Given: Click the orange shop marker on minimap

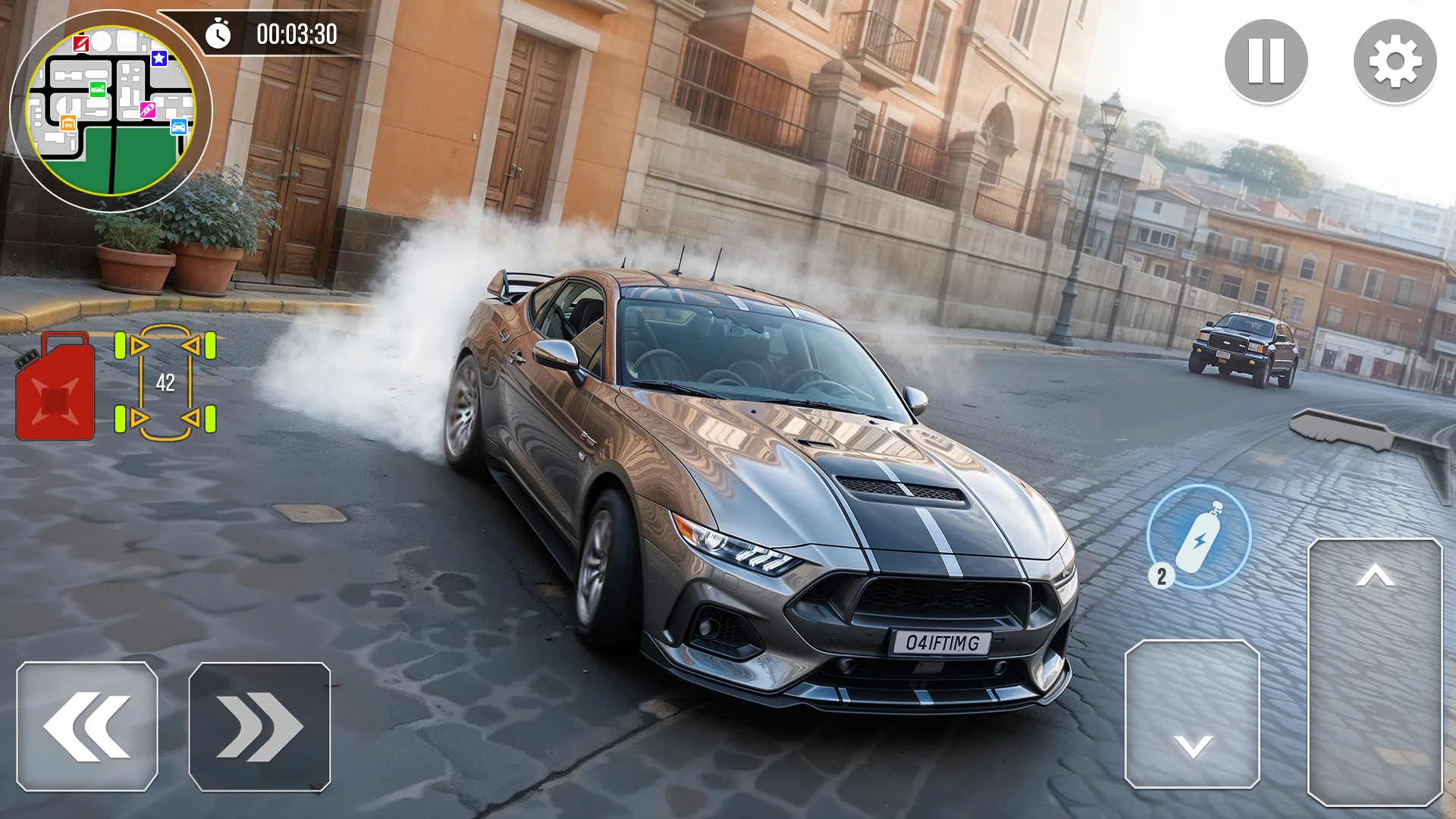Looking at the screenshot, I should (x=68, y=123).
